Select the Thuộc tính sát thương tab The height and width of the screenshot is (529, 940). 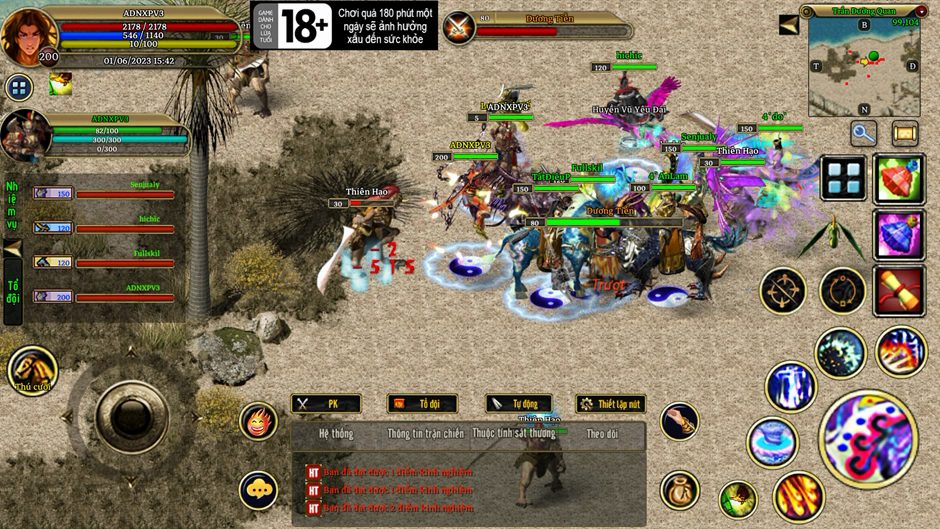coord(513,434)
